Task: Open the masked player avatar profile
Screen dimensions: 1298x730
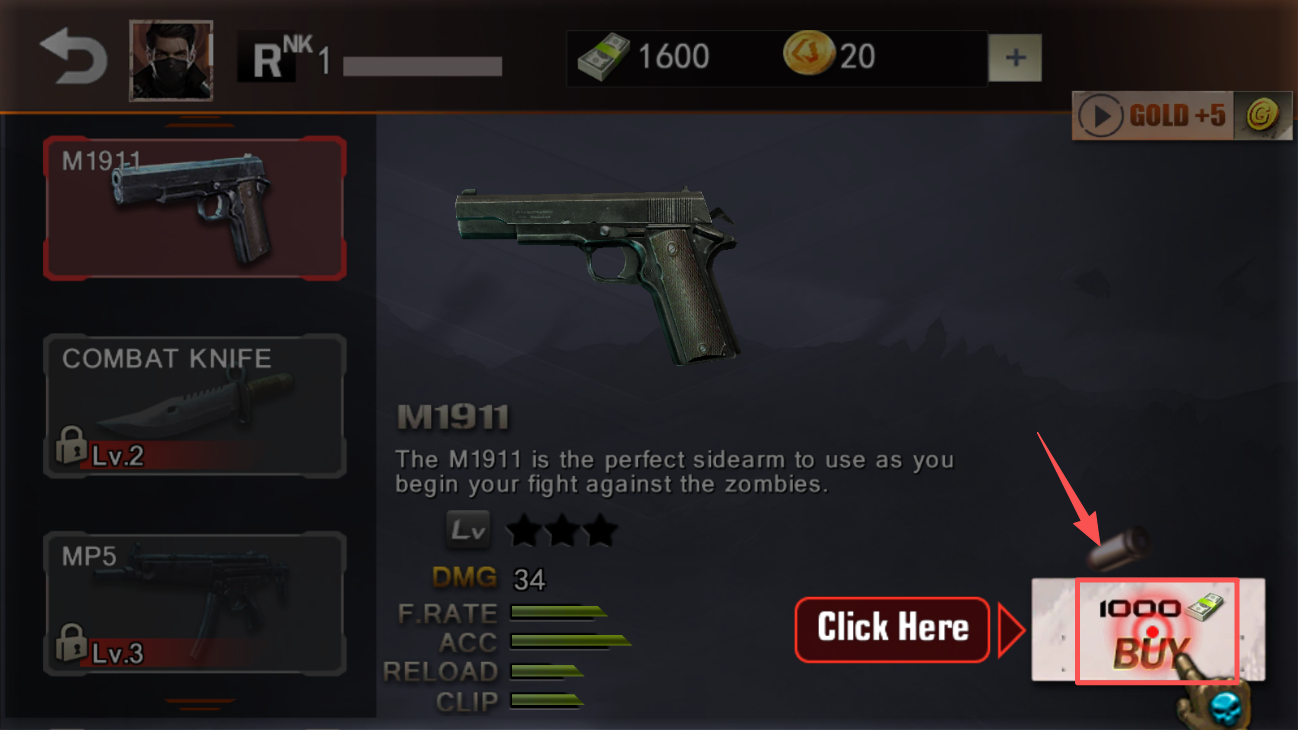Action: [171, 60]
